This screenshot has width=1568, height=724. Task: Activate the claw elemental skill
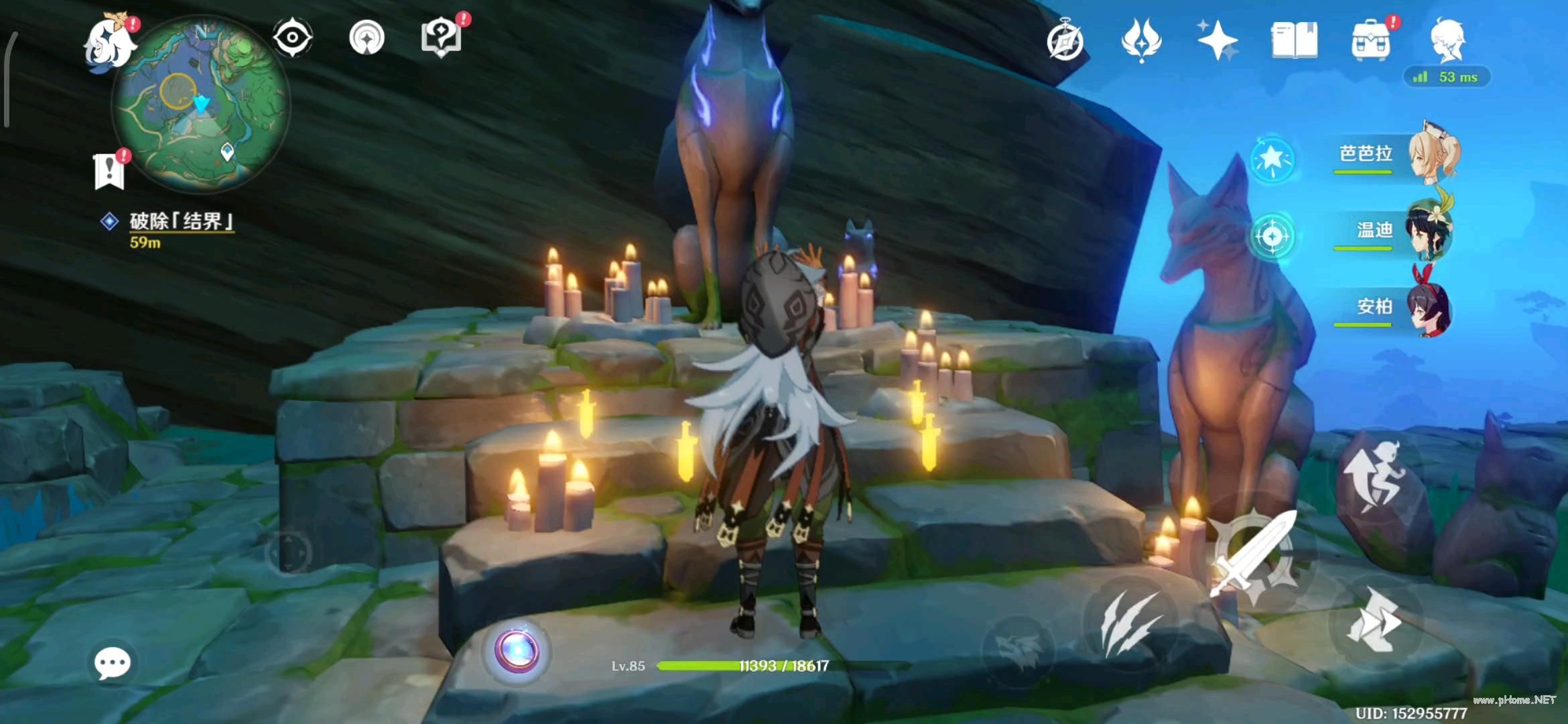coord(1131,623)
